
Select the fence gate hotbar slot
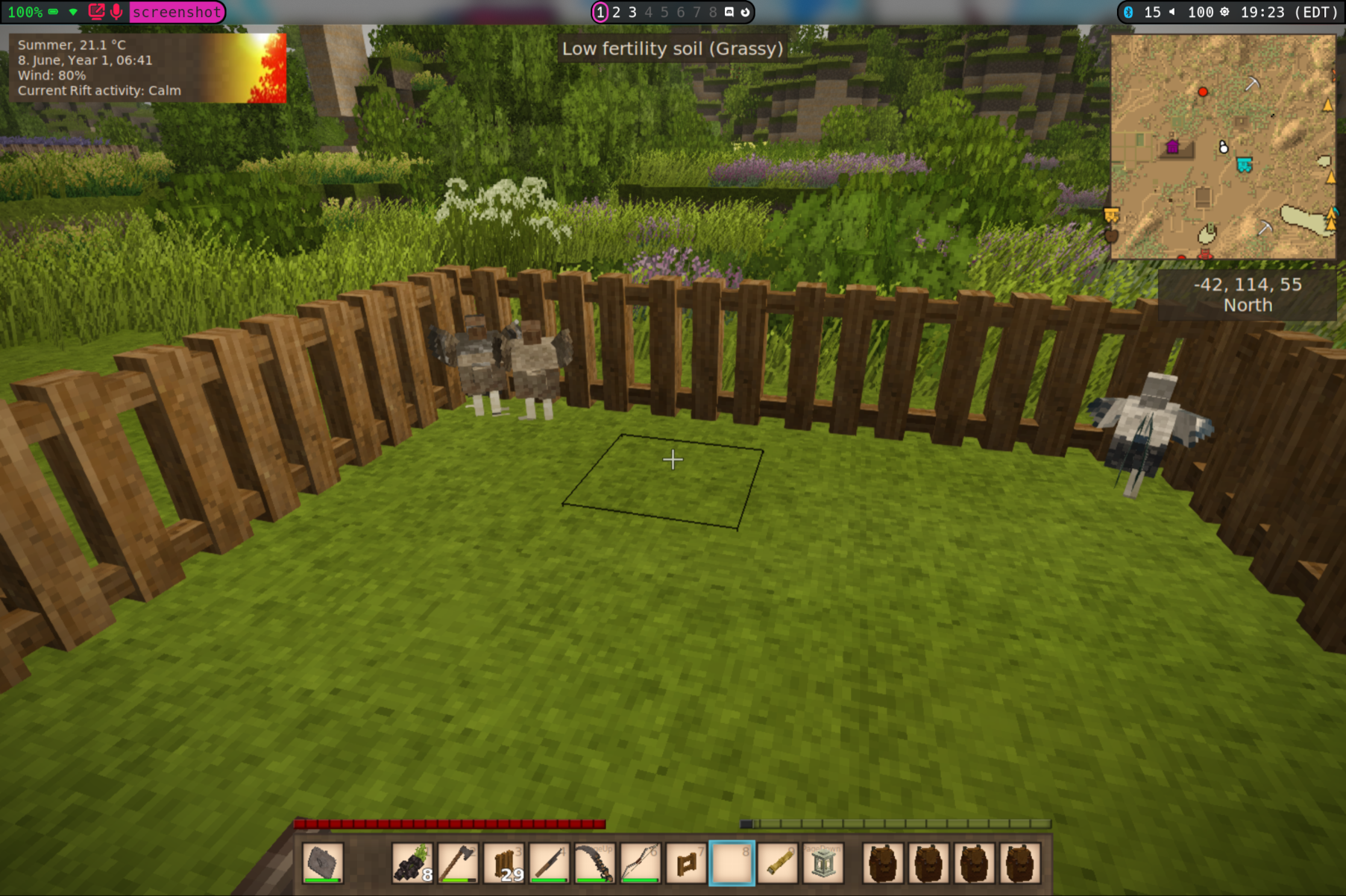point(686,864)
